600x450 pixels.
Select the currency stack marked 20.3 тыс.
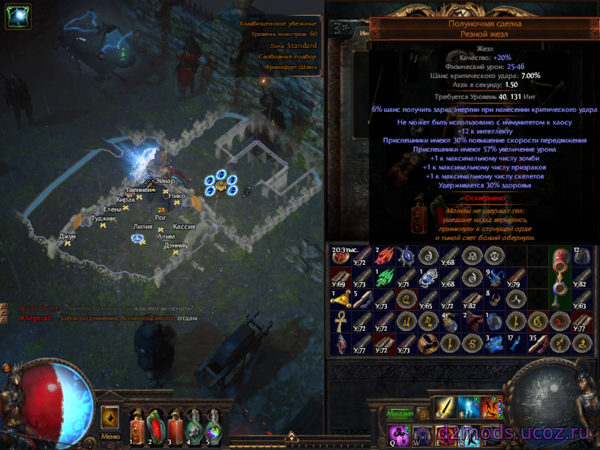point(340,255)
